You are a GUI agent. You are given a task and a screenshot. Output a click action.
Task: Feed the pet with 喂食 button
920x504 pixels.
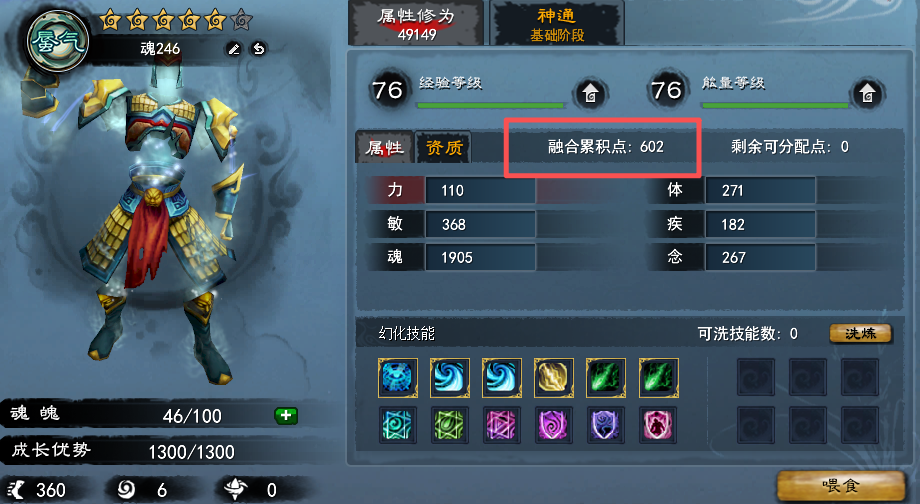[x=844, y=485]
